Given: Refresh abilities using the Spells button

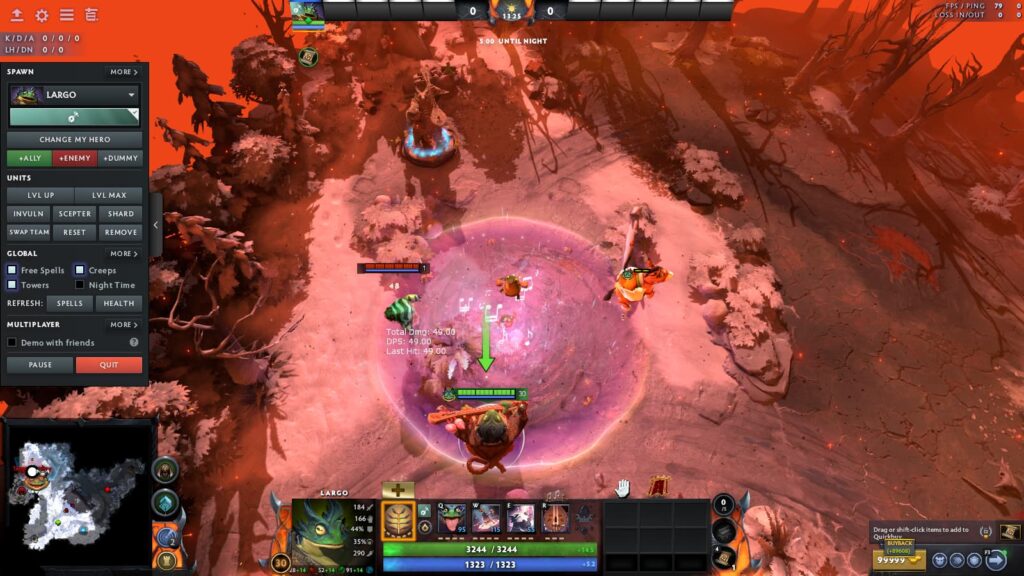Looking at the screenshot, I should click(70, 303).
